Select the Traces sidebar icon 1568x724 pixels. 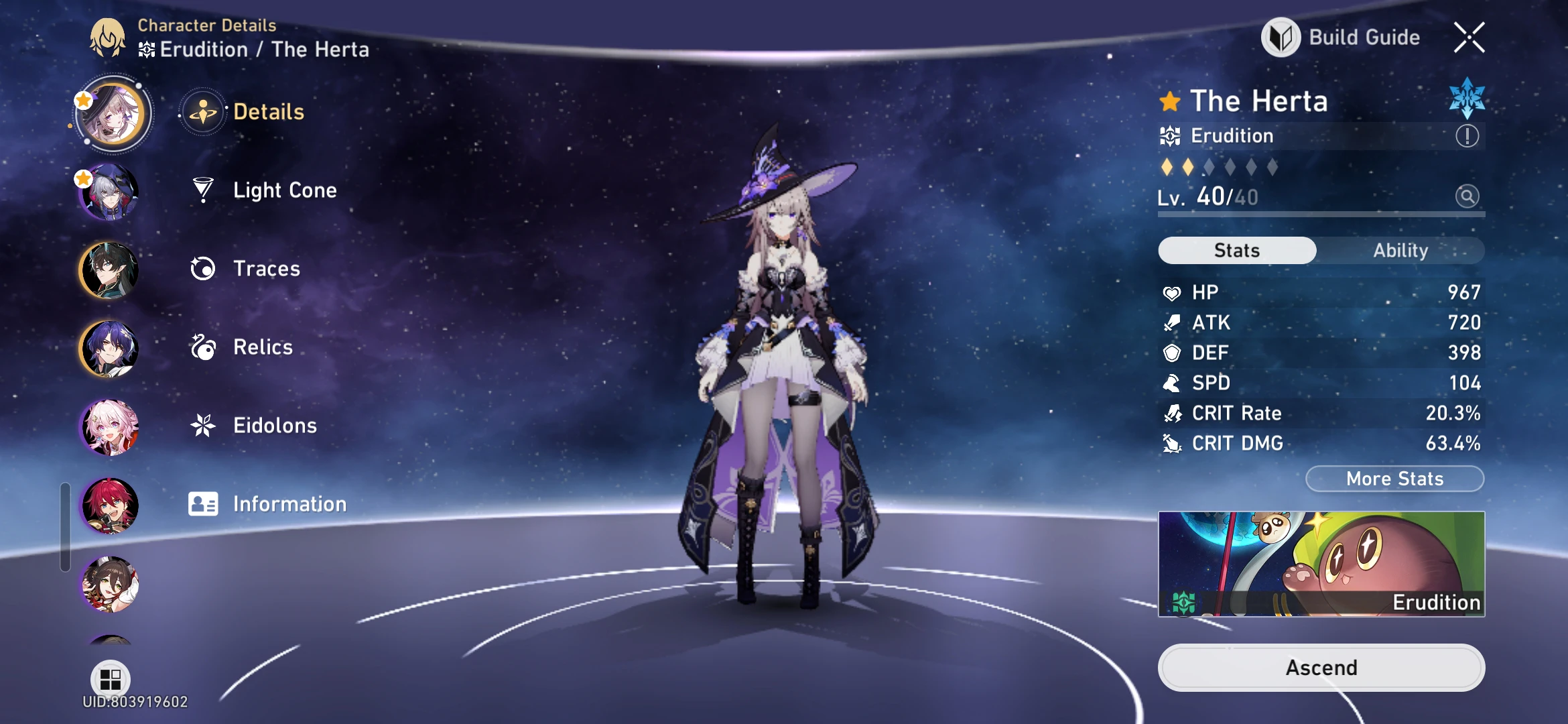click(202, 268)
